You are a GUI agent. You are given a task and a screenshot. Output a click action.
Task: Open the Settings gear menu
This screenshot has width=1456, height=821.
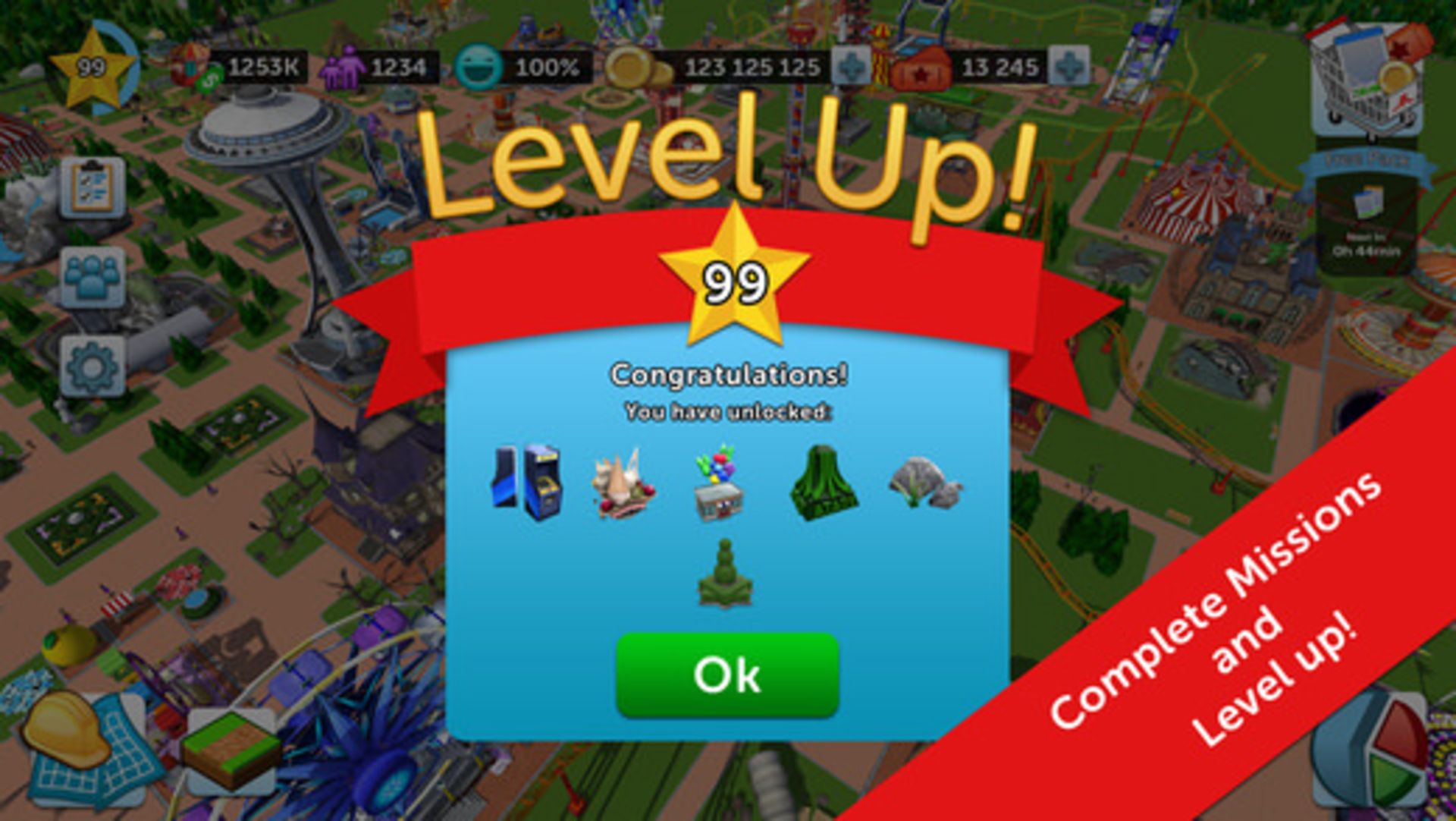(91, 366)
